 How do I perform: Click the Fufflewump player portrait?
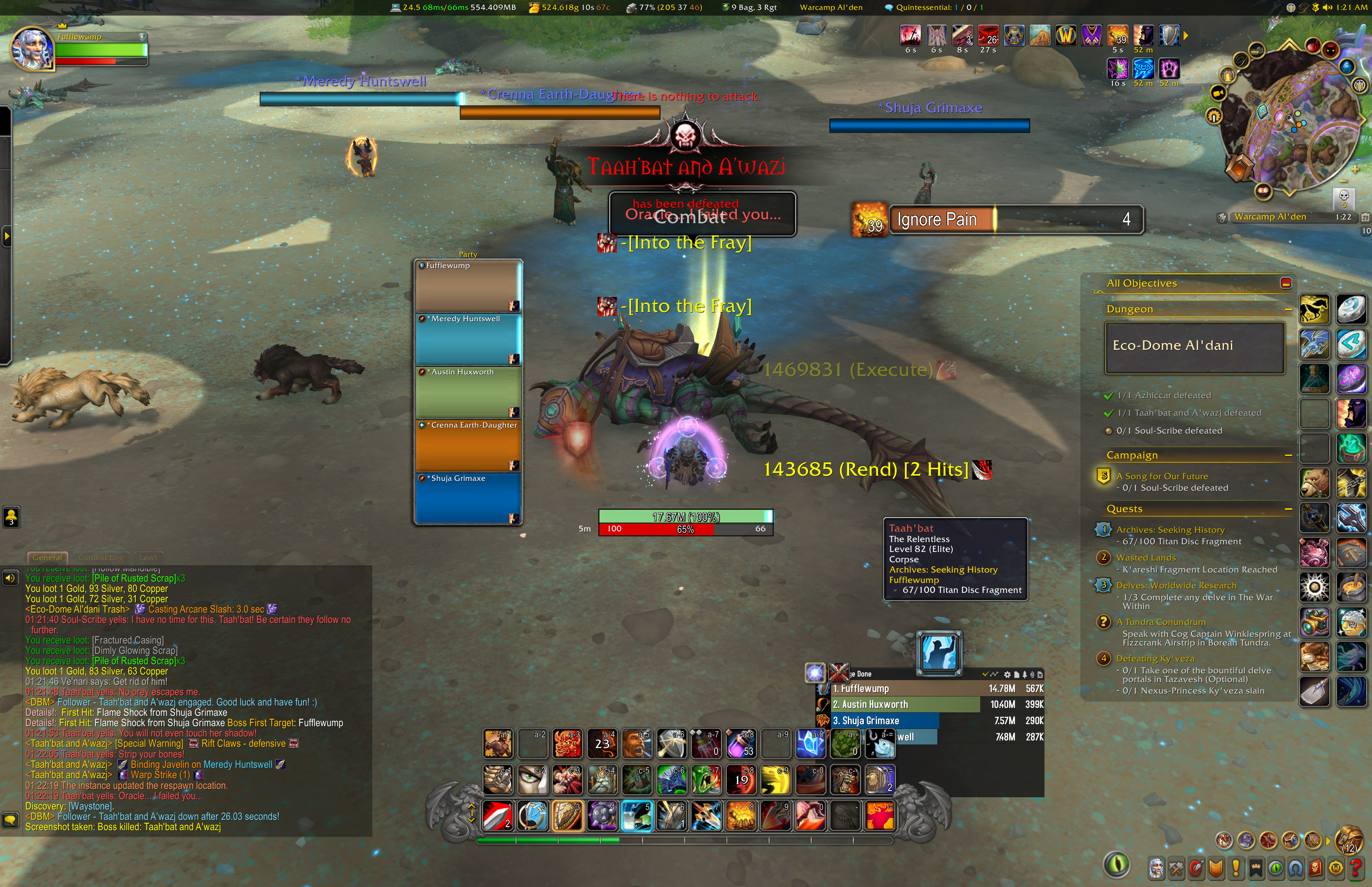(x=32, y=50)
